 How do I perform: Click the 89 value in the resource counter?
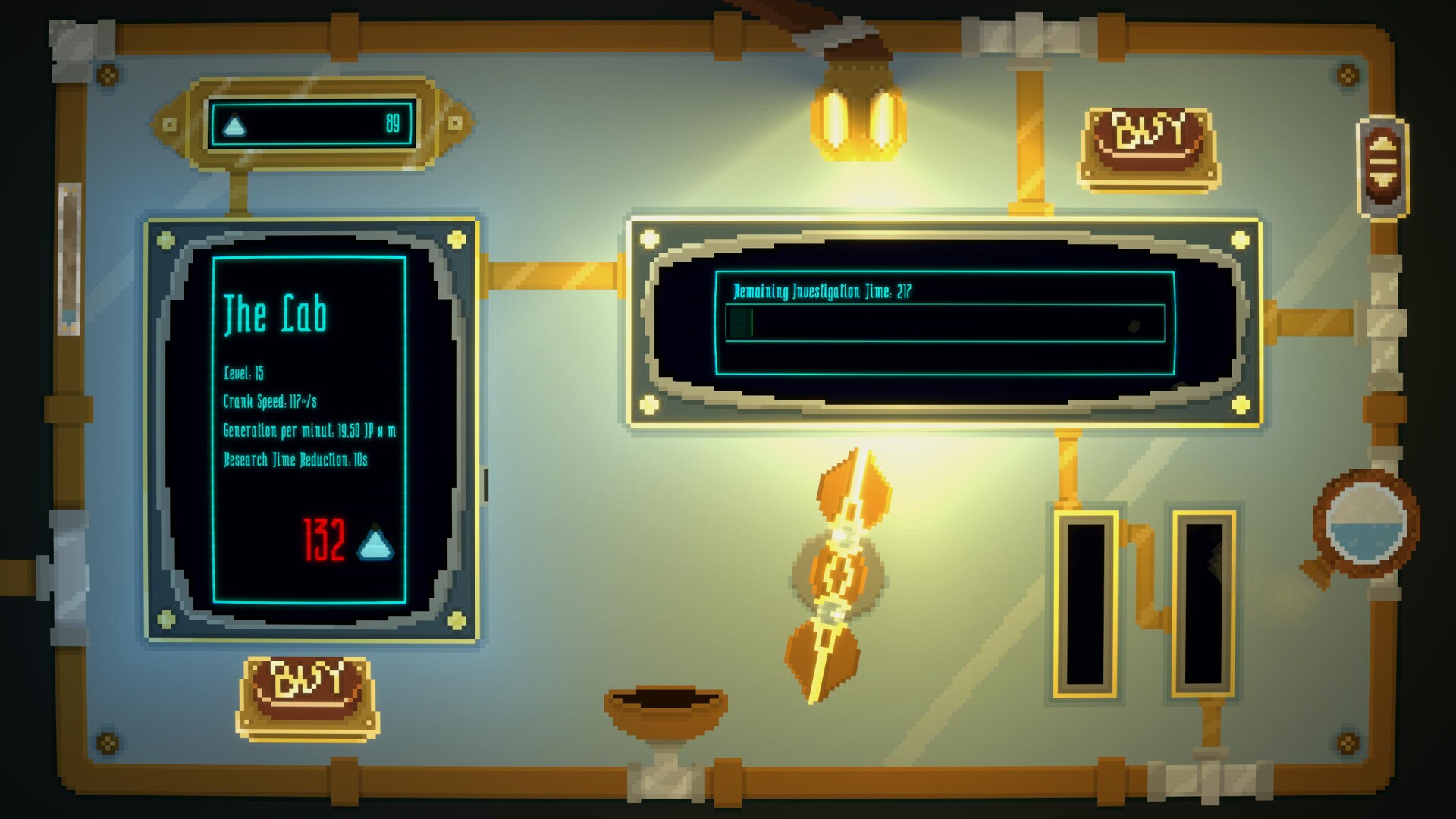[x=393, y=122]
